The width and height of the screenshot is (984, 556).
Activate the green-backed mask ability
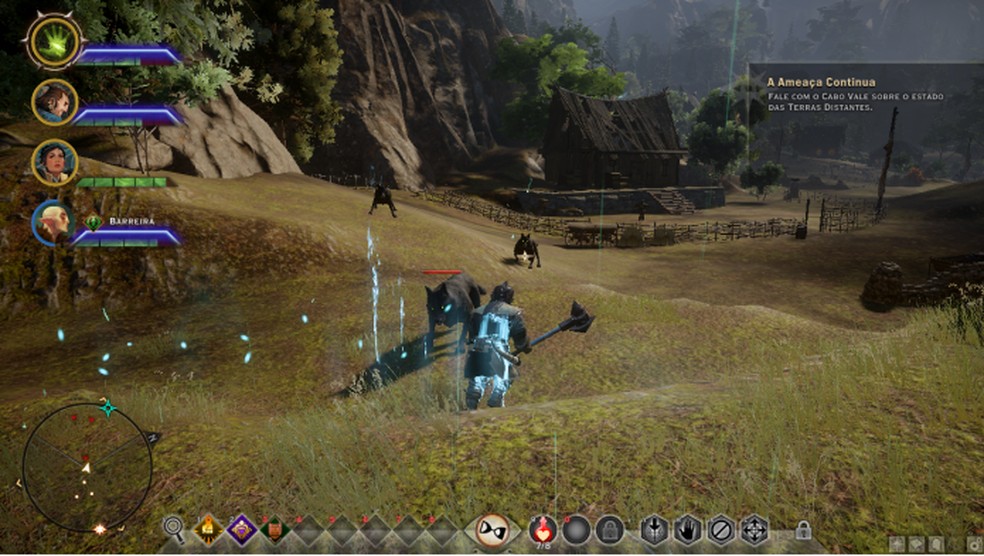(274, 528)
